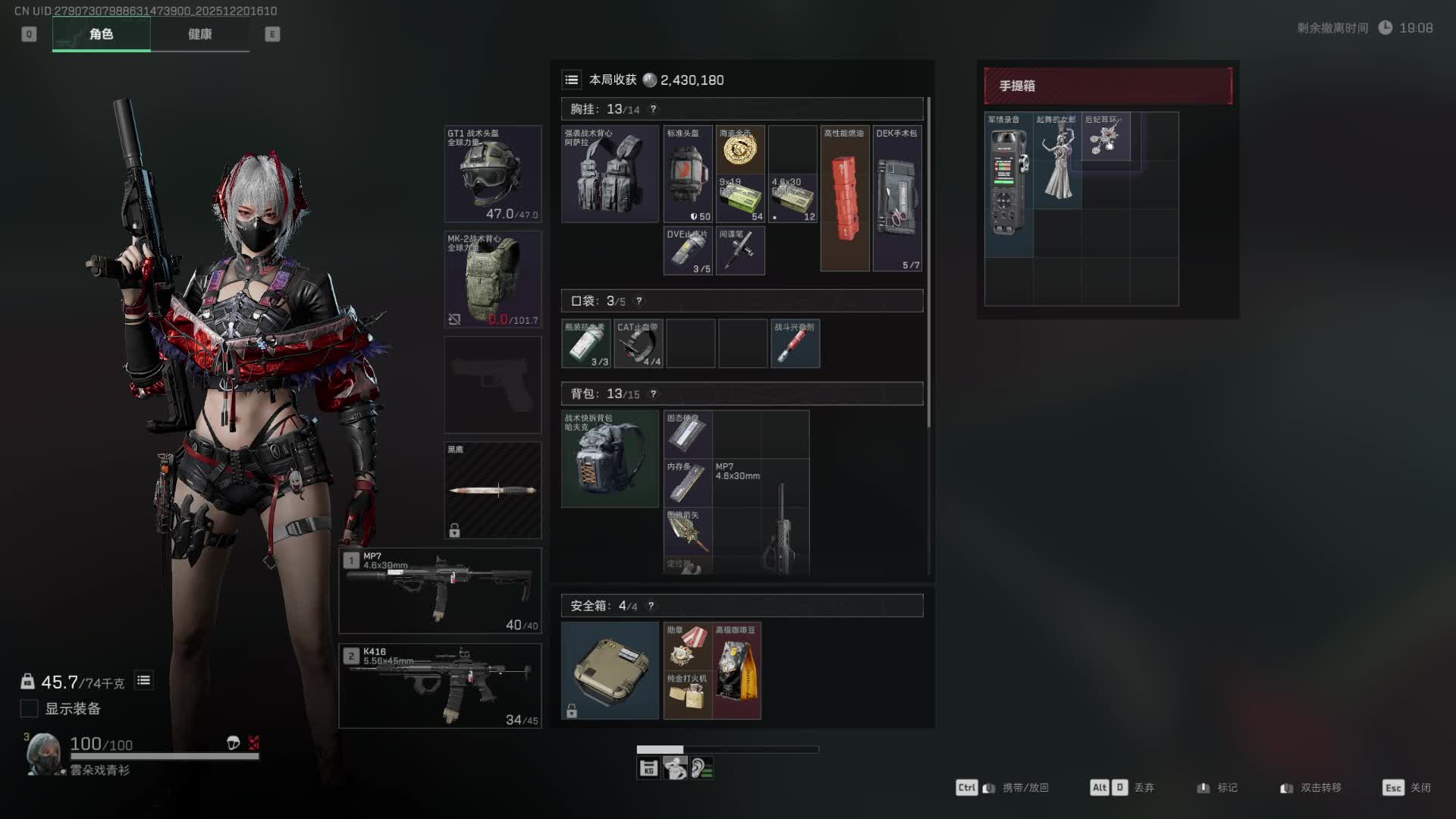Screen dimensions: 1456x819
Task: Open the weight details list icon
Action: 143,680
